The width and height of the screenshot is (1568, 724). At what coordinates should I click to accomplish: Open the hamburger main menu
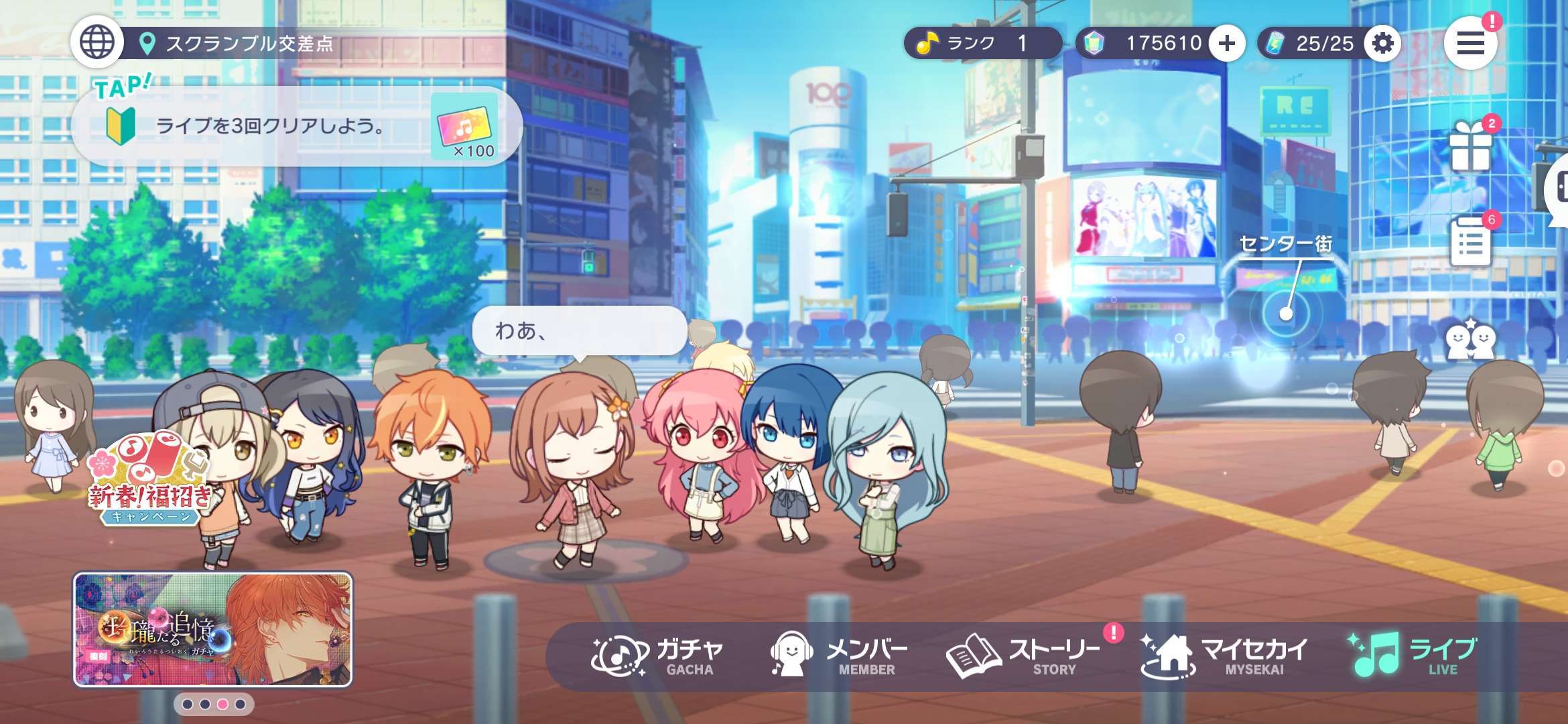[x=1470, y=44]
